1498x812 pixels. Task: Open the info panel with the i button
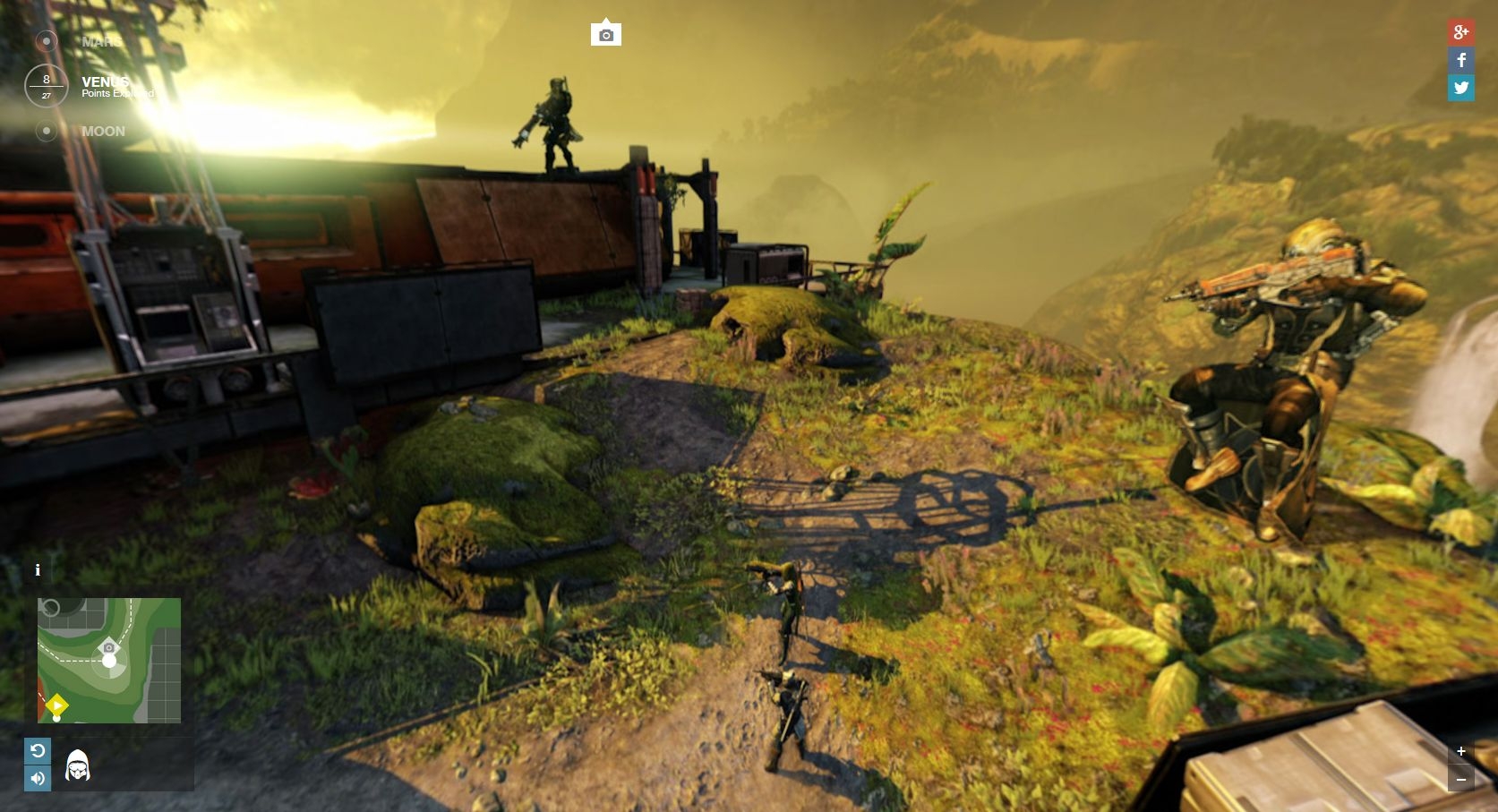pyautogui.click(x=38, y=570)
